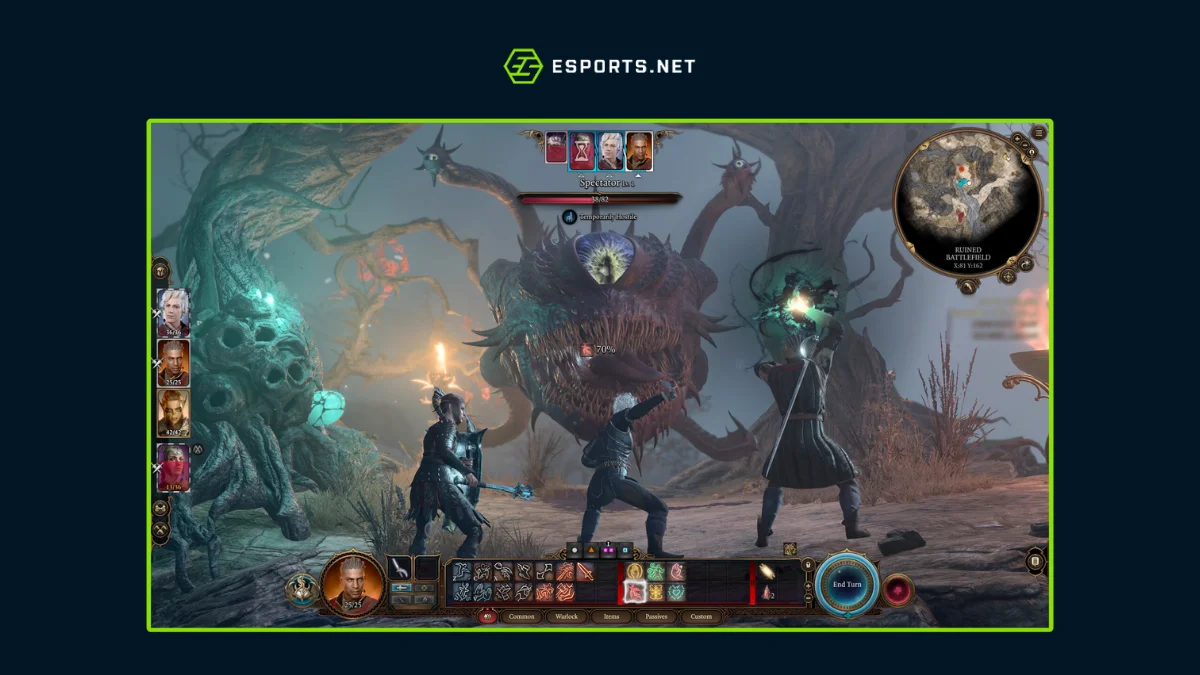Activate the sword attack icon in hotbar
This screenshot has height=675, width=1200.
coord(584,572)
